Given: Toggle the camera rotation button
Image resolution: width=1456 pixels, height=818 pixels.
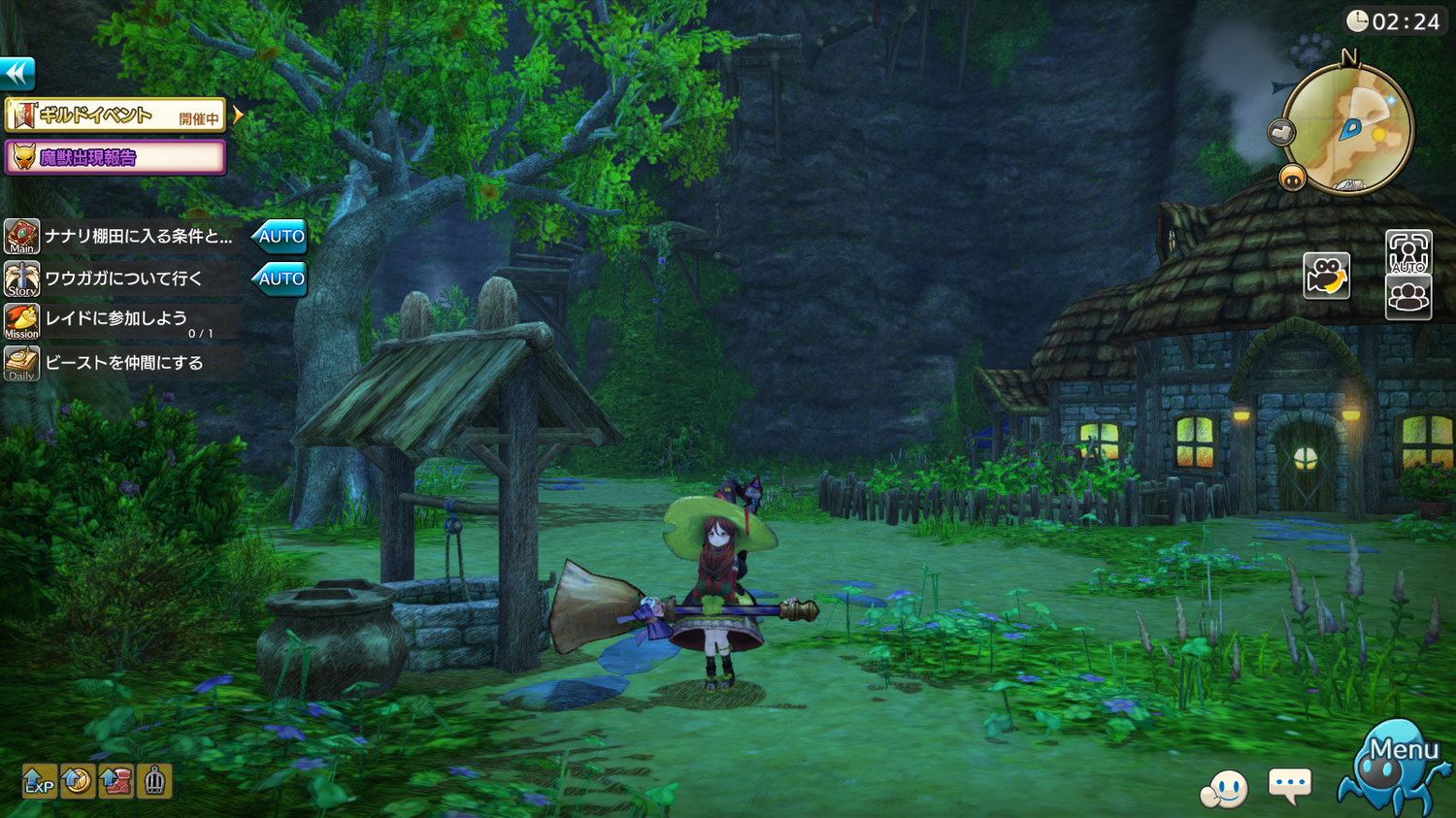Looking at the screenshot, I should point(1326,276).
